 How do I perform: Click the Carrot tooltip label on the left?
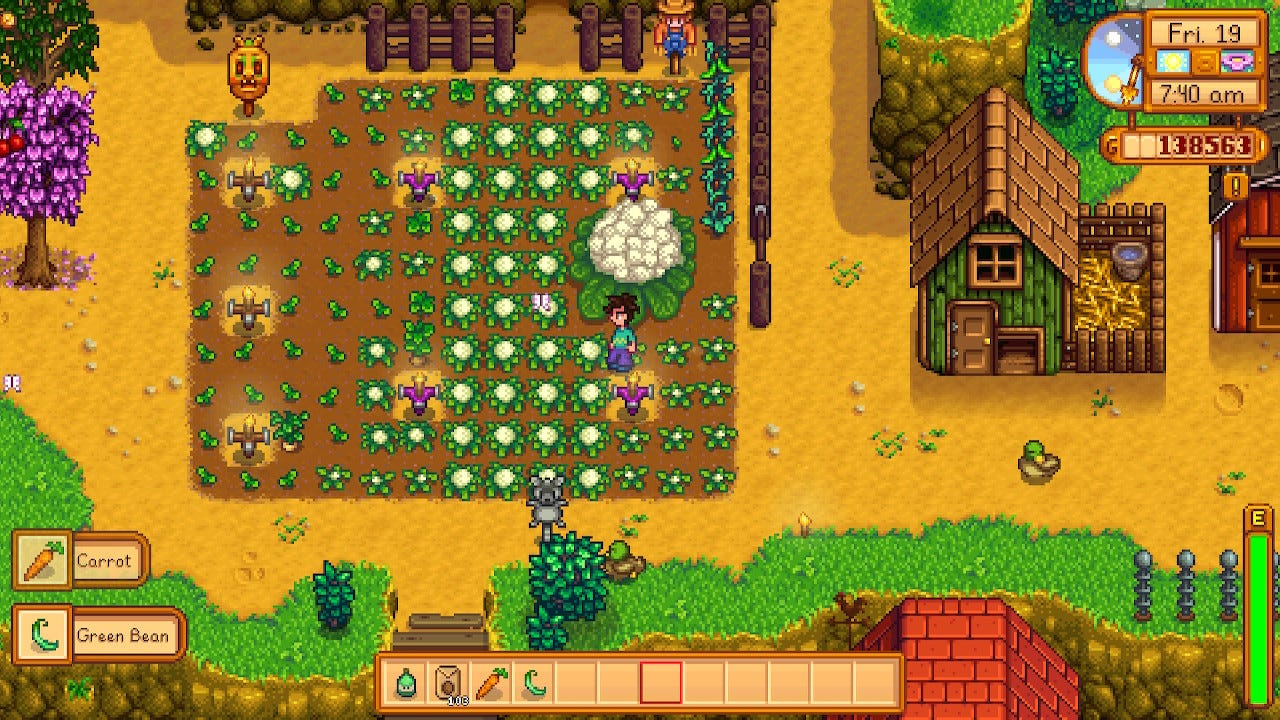(103, 561)
